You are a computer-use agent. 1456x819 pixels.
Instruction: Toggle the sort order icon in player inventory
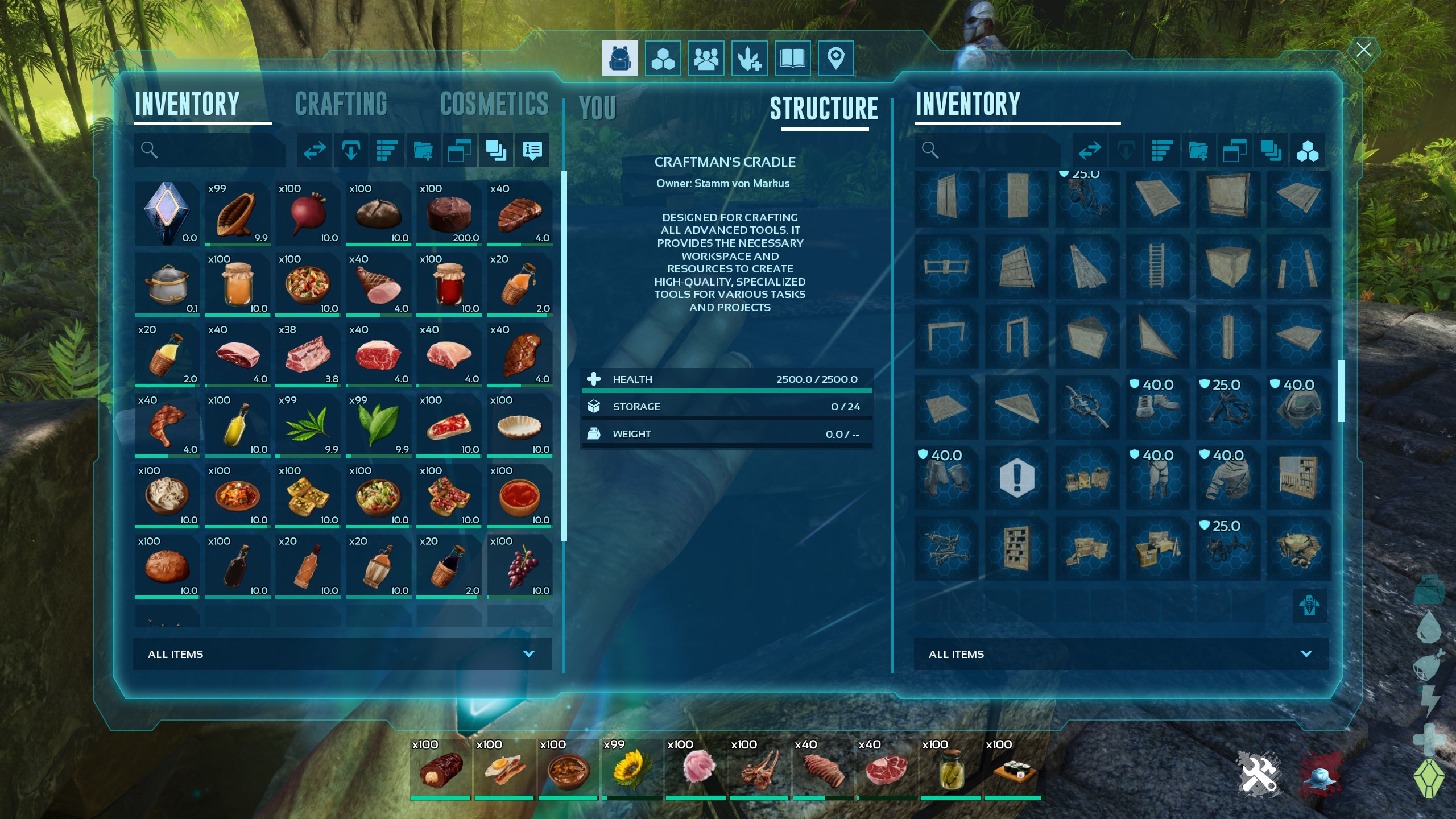point(387,150)
